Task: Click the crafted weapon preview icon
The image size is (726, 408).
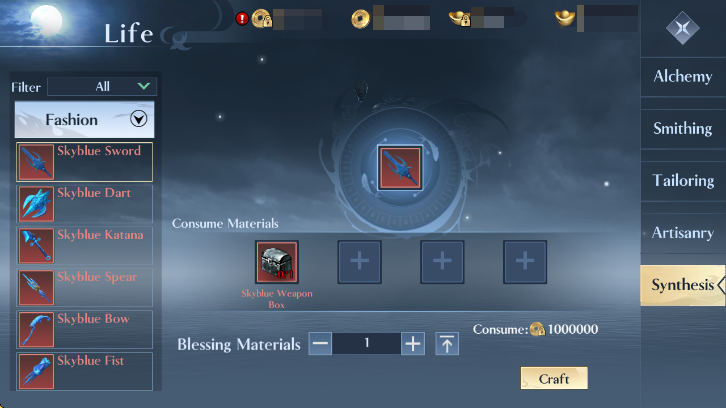Action: point(400,167)
